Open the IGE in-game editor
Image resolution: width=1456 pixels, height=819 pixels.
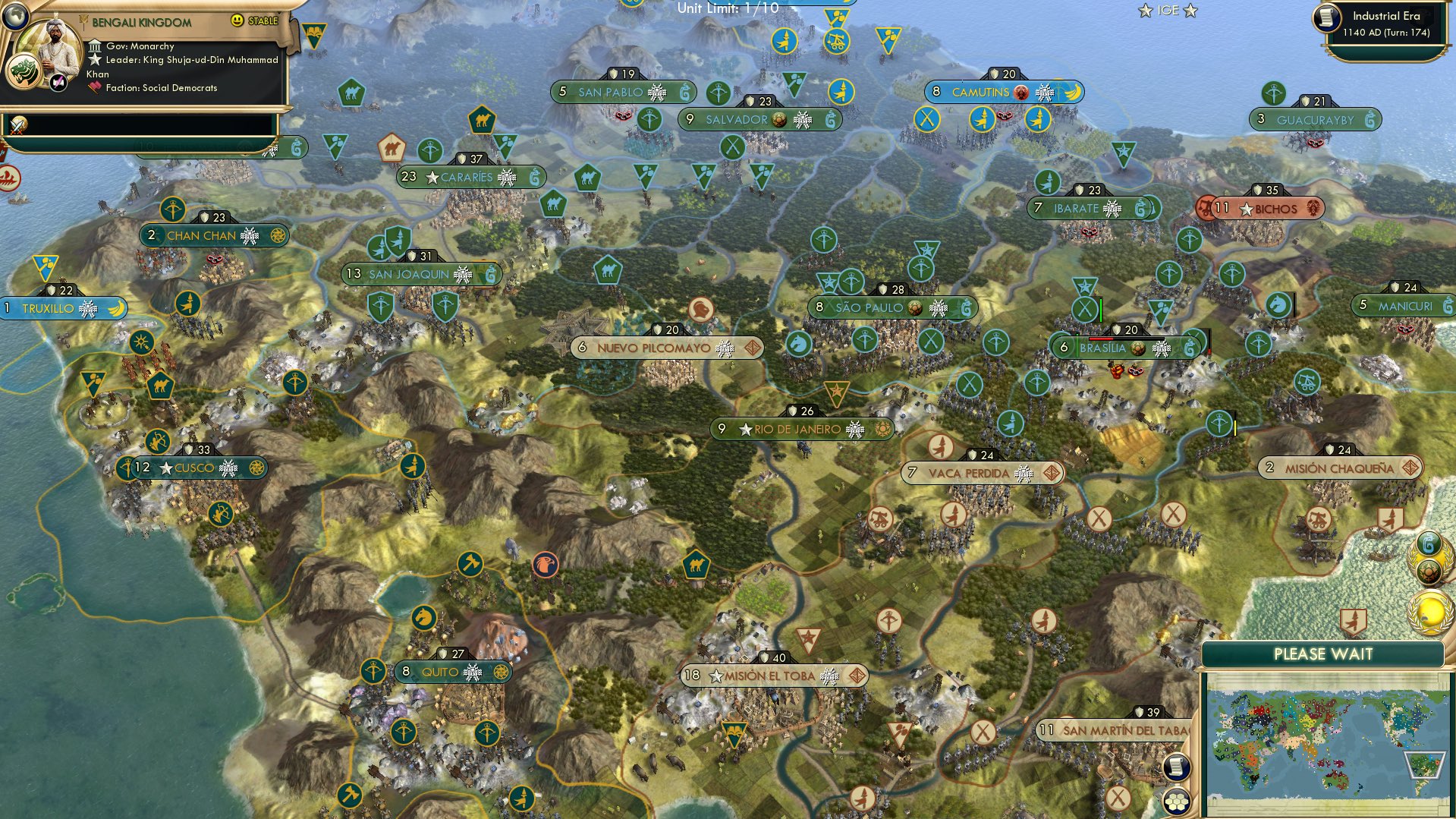click(x=1168, y=11)
